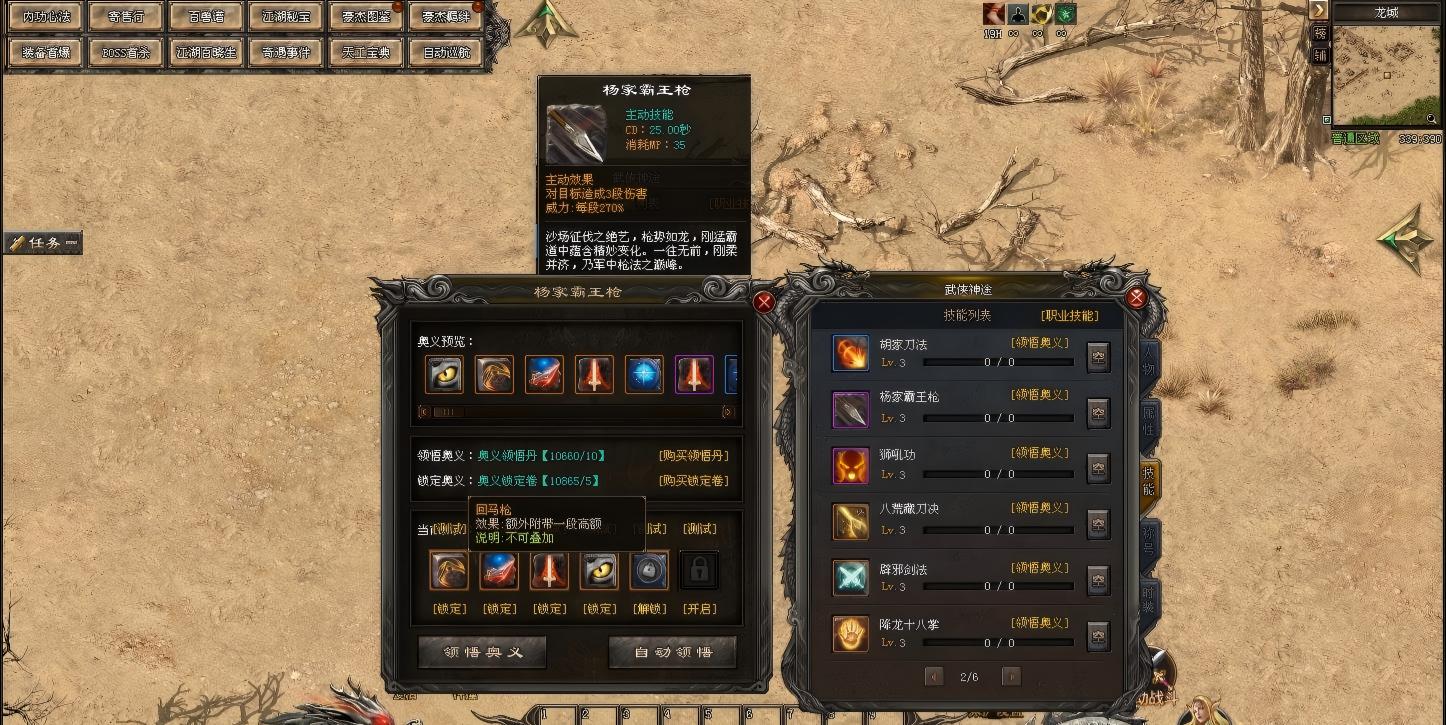Viewport: 1446px width, 725px height.
Task: Activate 自动巡航 auto-cruise
Action: [446, 52]
